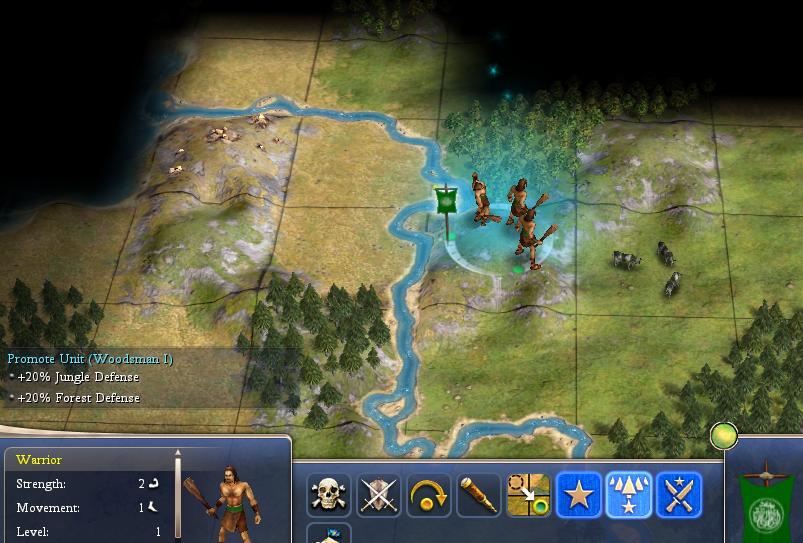Screen dimensions: 803x543
Task: Activate the spyglass explore command
Action: pos(479,495)
